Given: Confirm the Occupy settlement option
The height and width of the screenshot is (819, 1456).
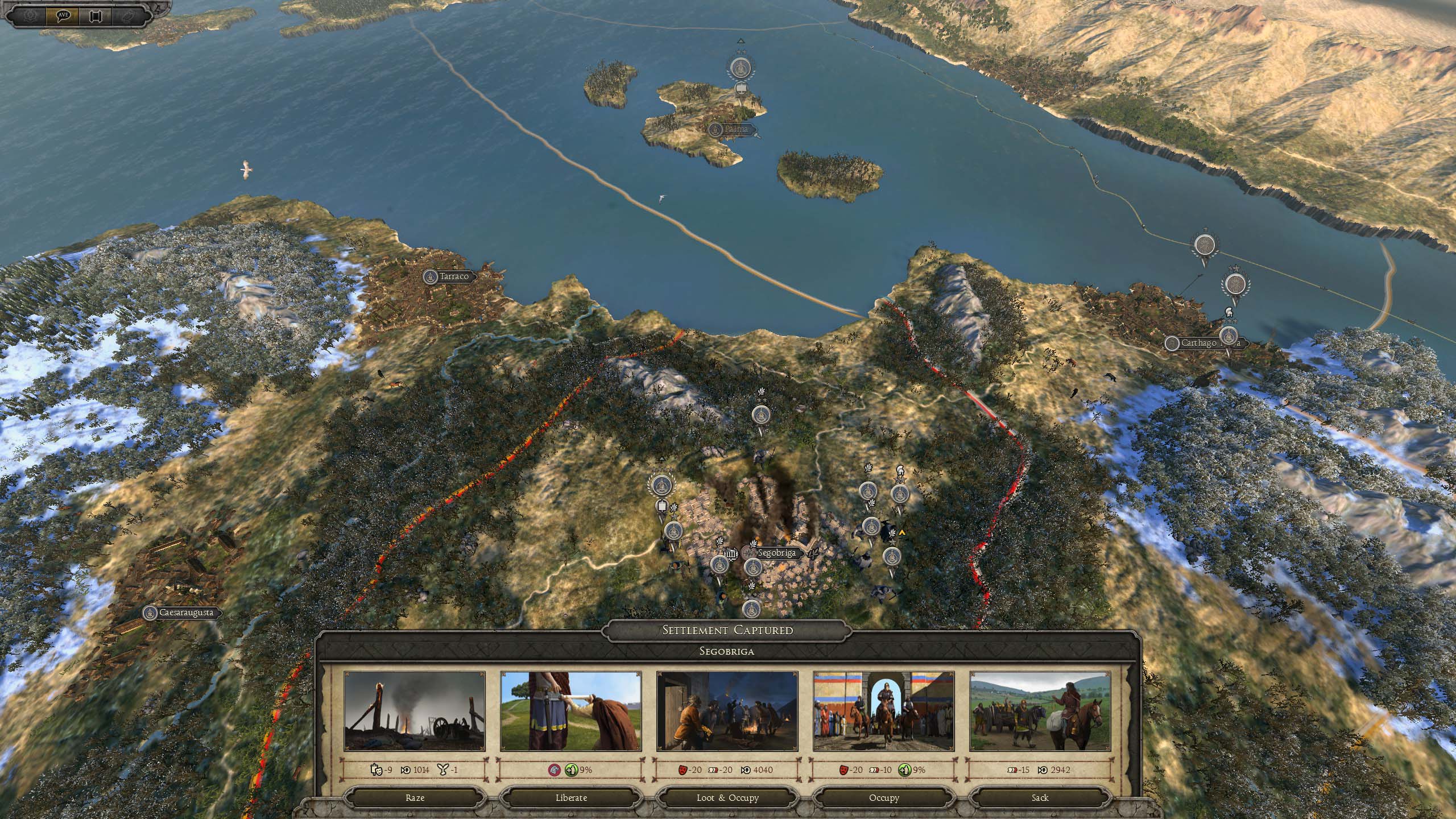Looking at the screenshot, I should click(x=884, y=797).
